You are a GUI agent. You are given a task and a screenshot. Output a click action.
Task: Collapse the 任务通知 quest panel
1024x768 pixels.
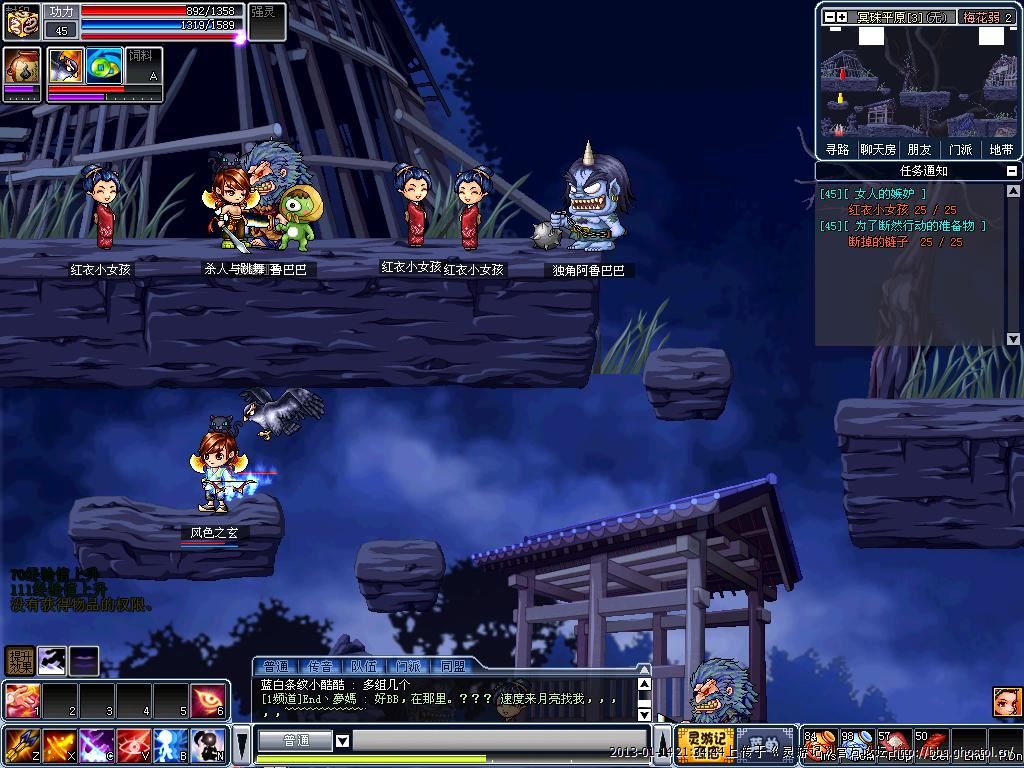click(x=1012, y=171)
